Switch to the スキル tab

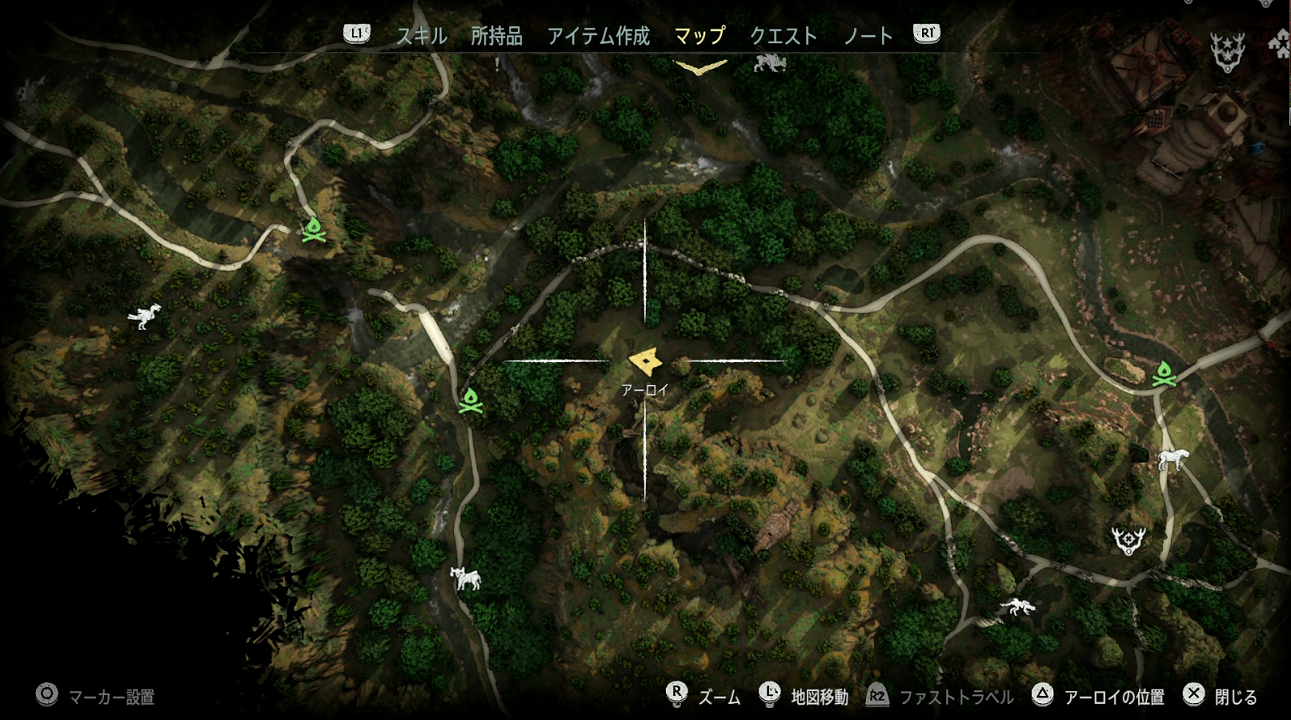click(421, 36)
